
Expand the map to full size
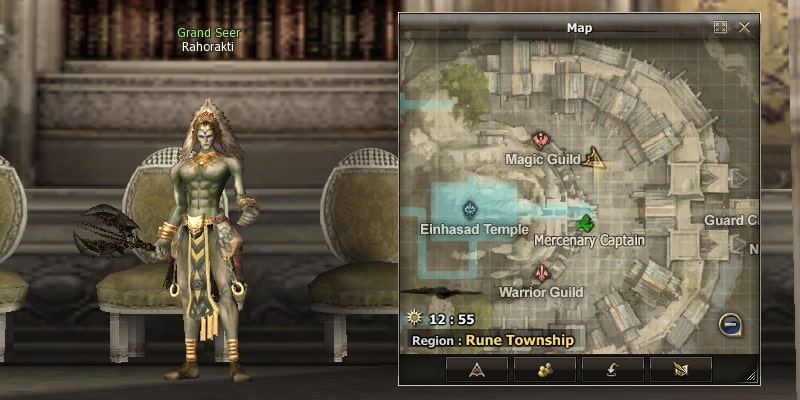point(720,28)
